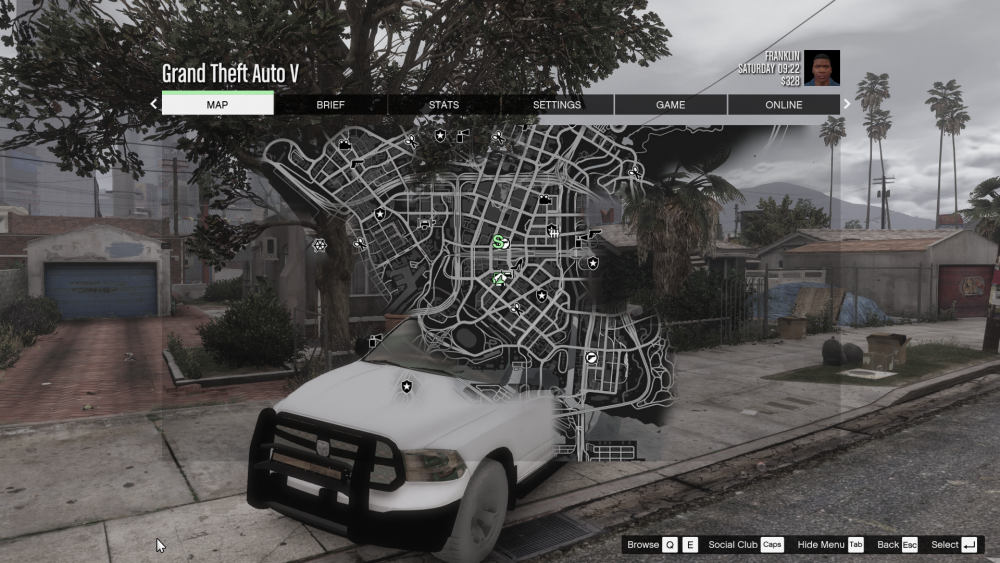Image resolution: width=1000 pixels, height=563 pixels.
Task: Open the ONLINE tab
Action: (x=784, y=104)
